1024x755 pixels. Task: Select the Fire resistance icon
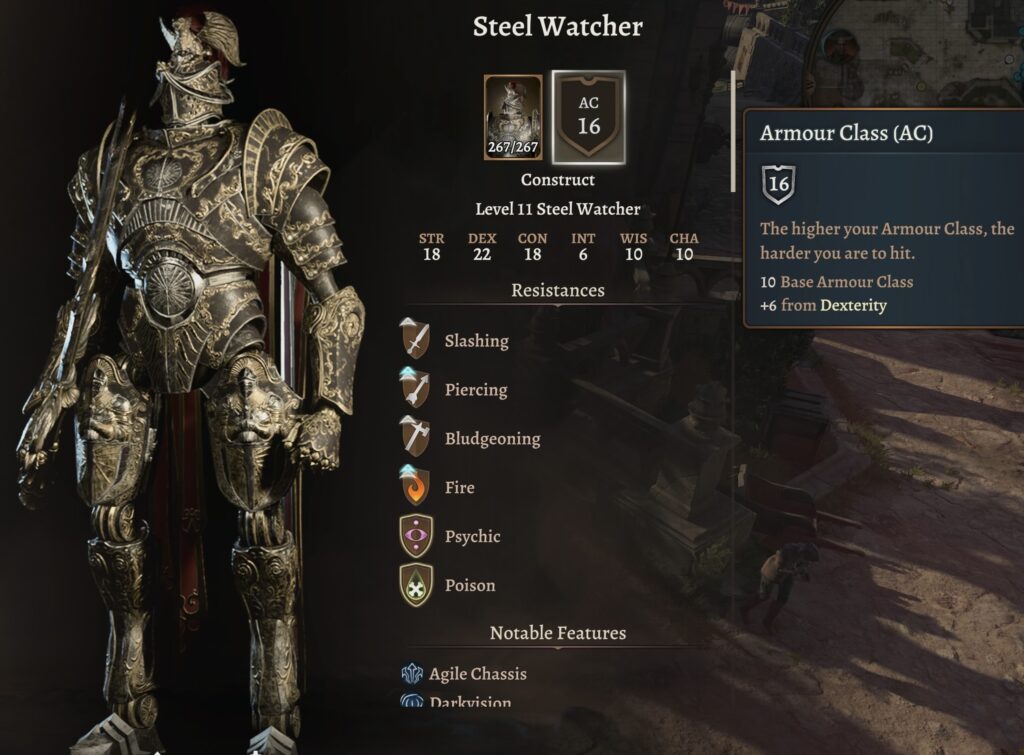[x=416, y=487]
